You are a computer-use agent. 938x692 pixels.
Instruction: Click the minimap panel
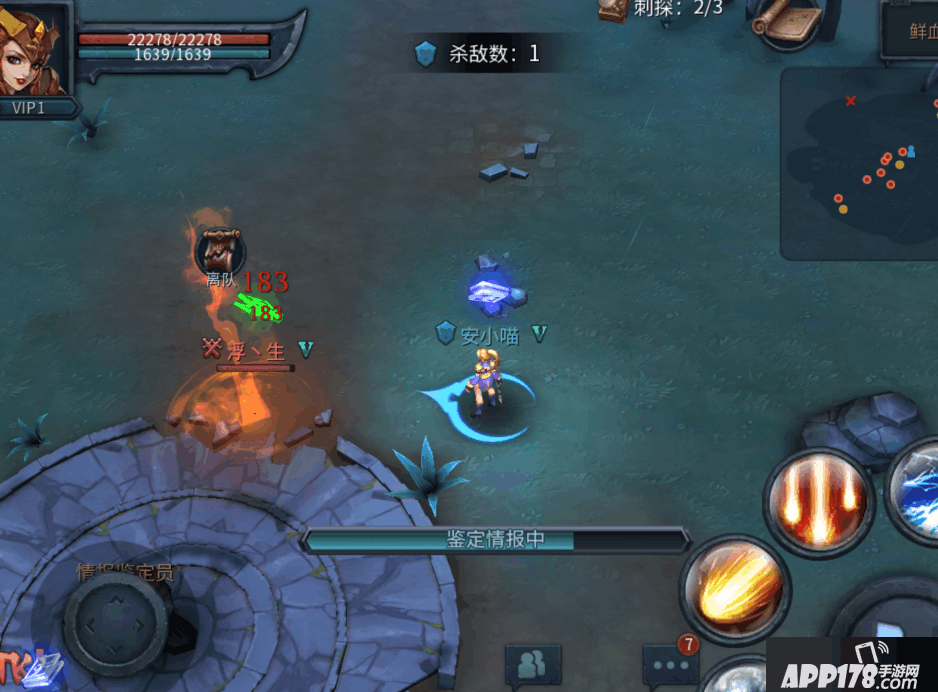pyautogui.click(x=858, y=164)
